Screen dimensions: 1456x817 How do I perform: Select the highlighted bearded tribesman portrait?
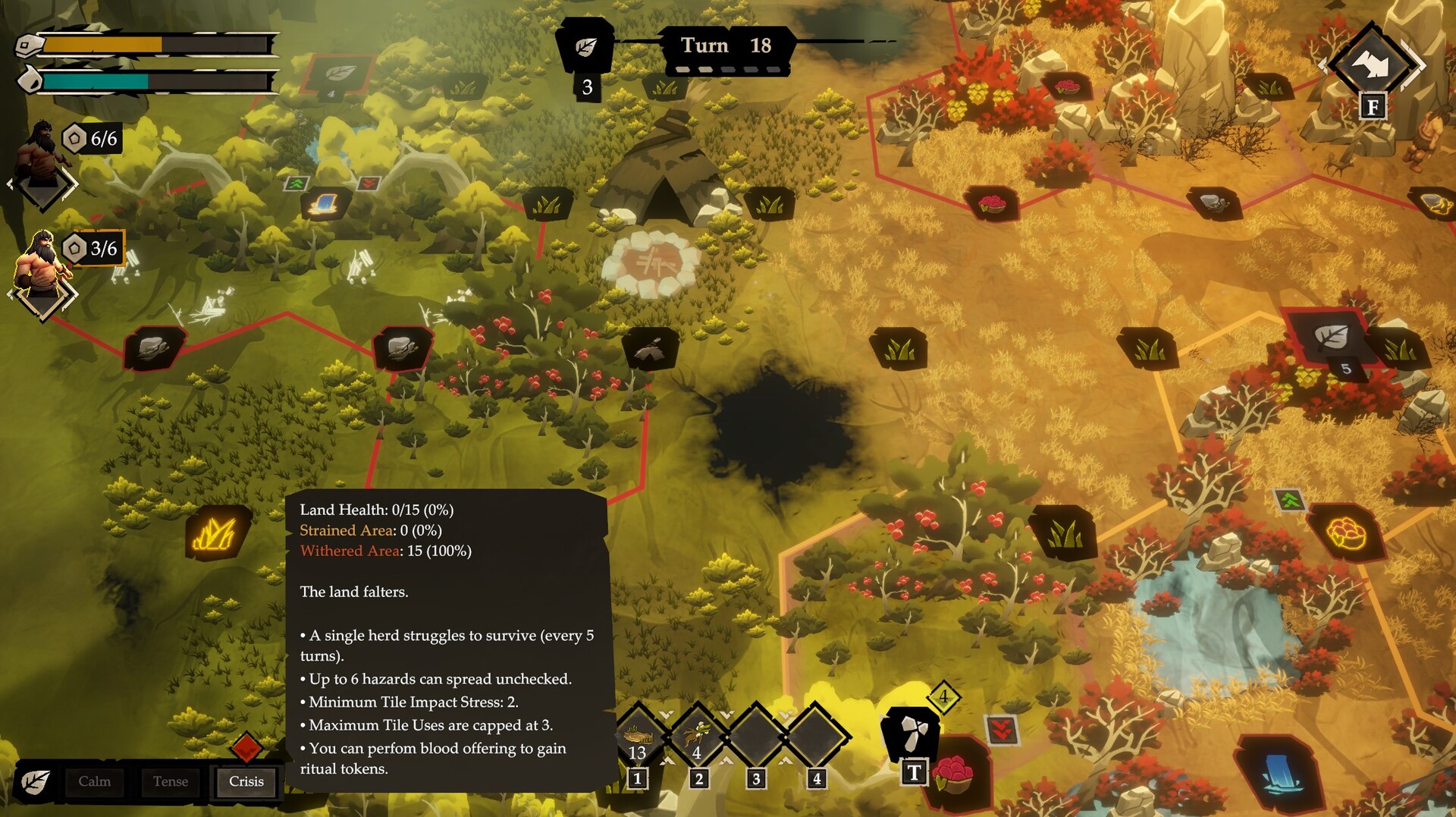43,266
